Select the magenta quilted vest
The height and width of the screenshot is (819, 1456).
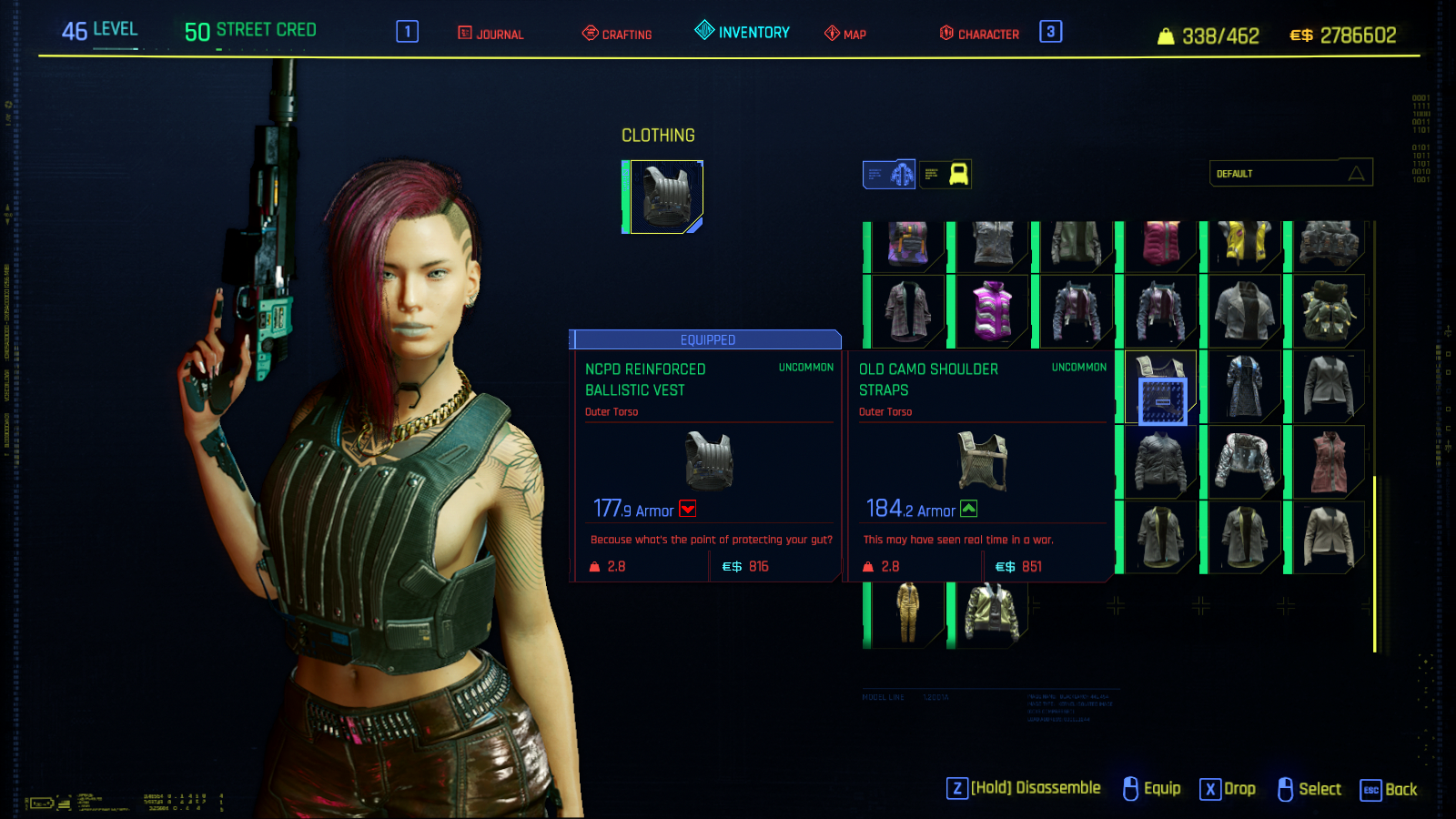[1160, 244]
